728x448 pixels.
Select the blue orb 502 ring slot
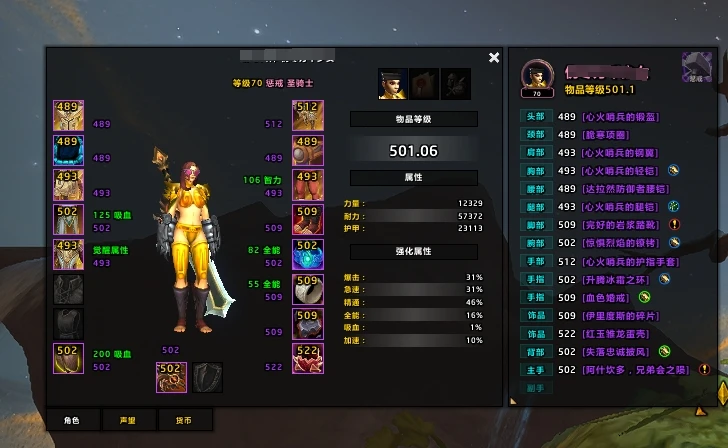308,253
